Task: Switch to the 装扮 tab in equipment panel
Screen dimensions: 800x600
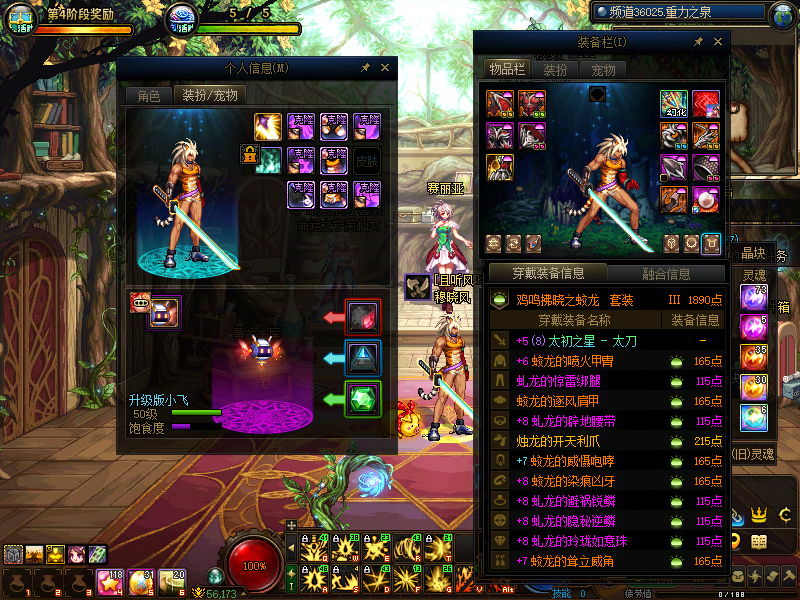Action: point(555,70)
